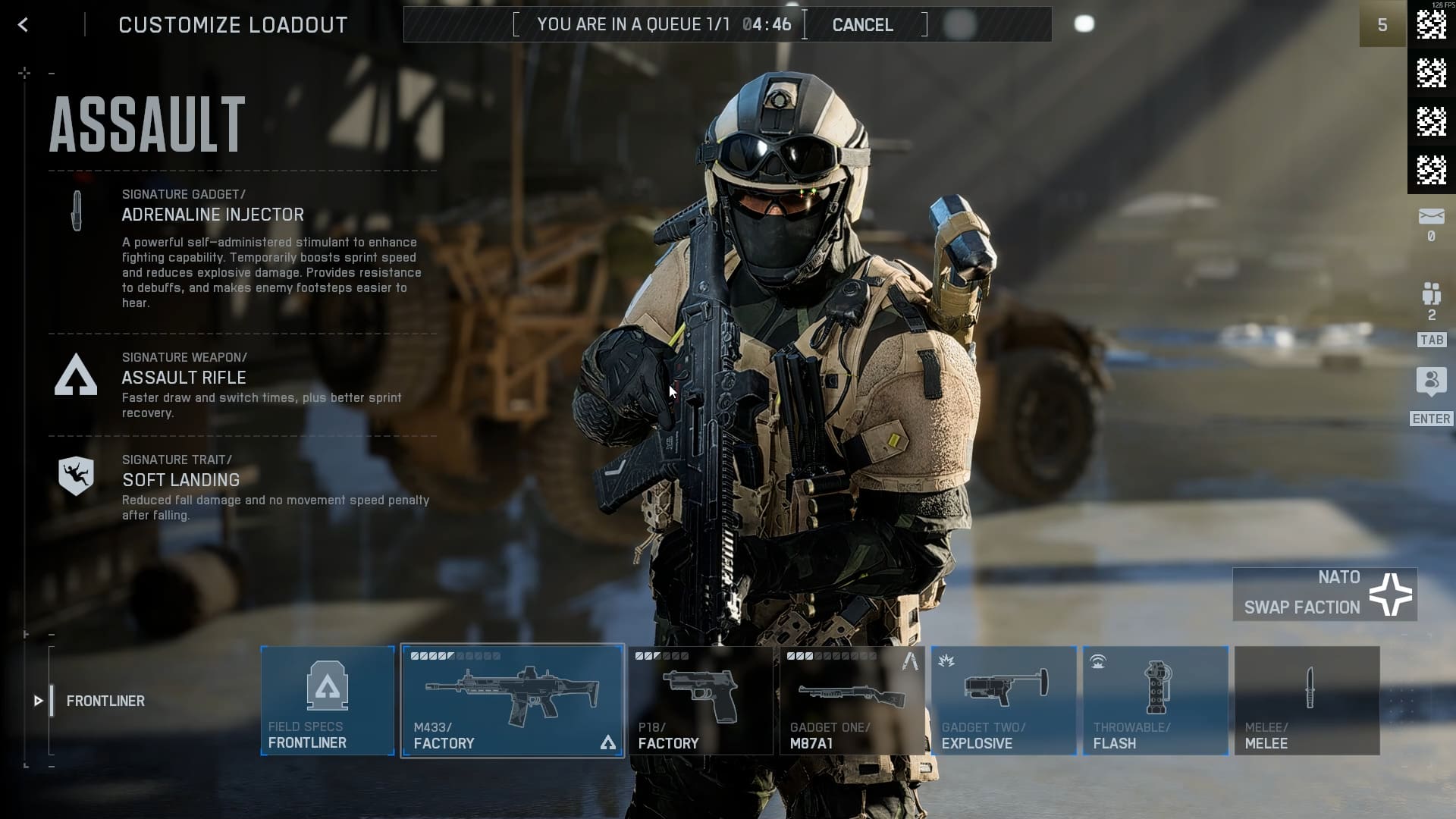1456x819 pixels.
Task: Switch to the Customize Loadout screen
Action: coord(233,24)
